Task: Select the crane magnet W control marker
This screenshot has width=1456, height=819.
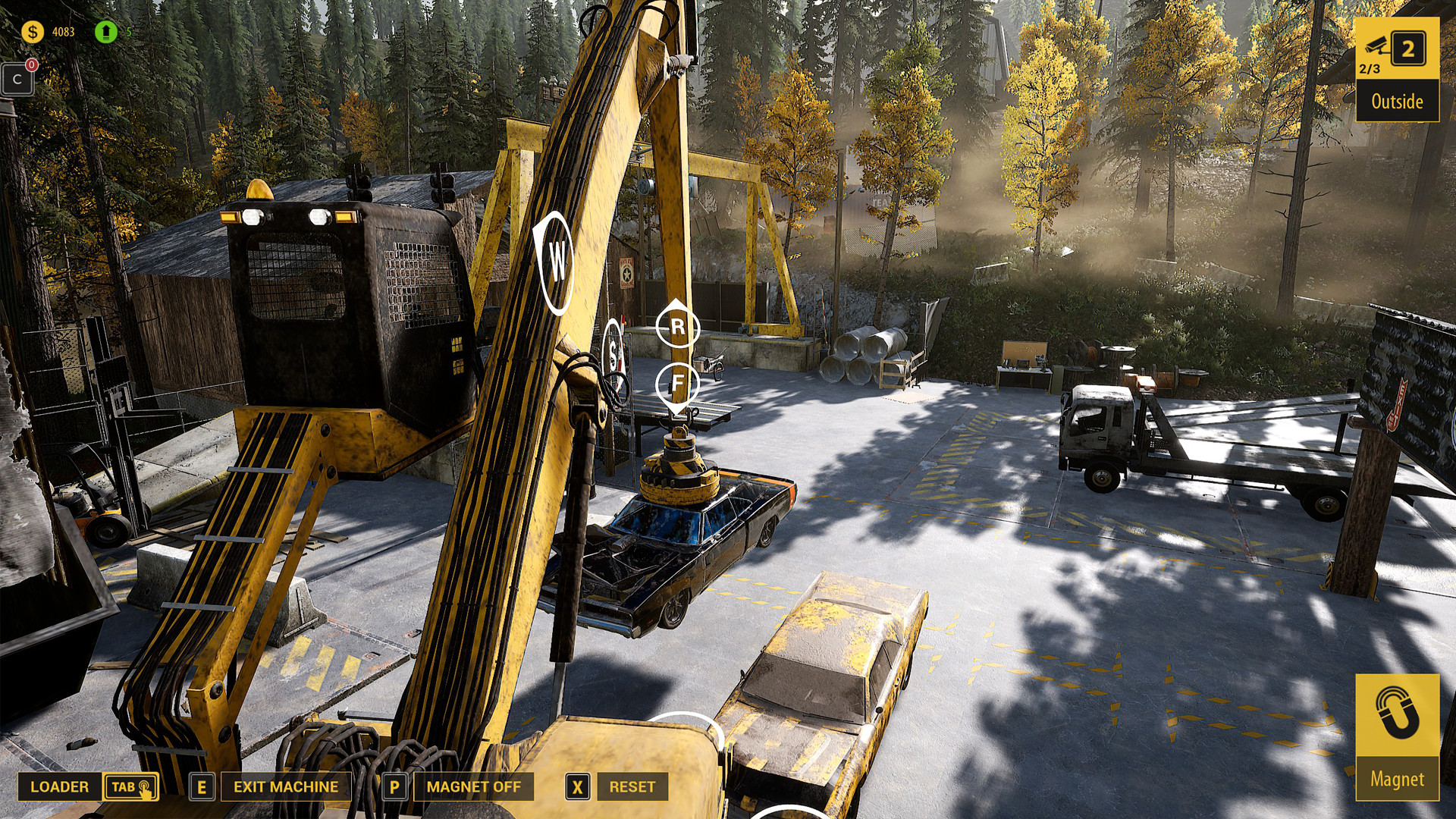Action: [x=557, y=260]
